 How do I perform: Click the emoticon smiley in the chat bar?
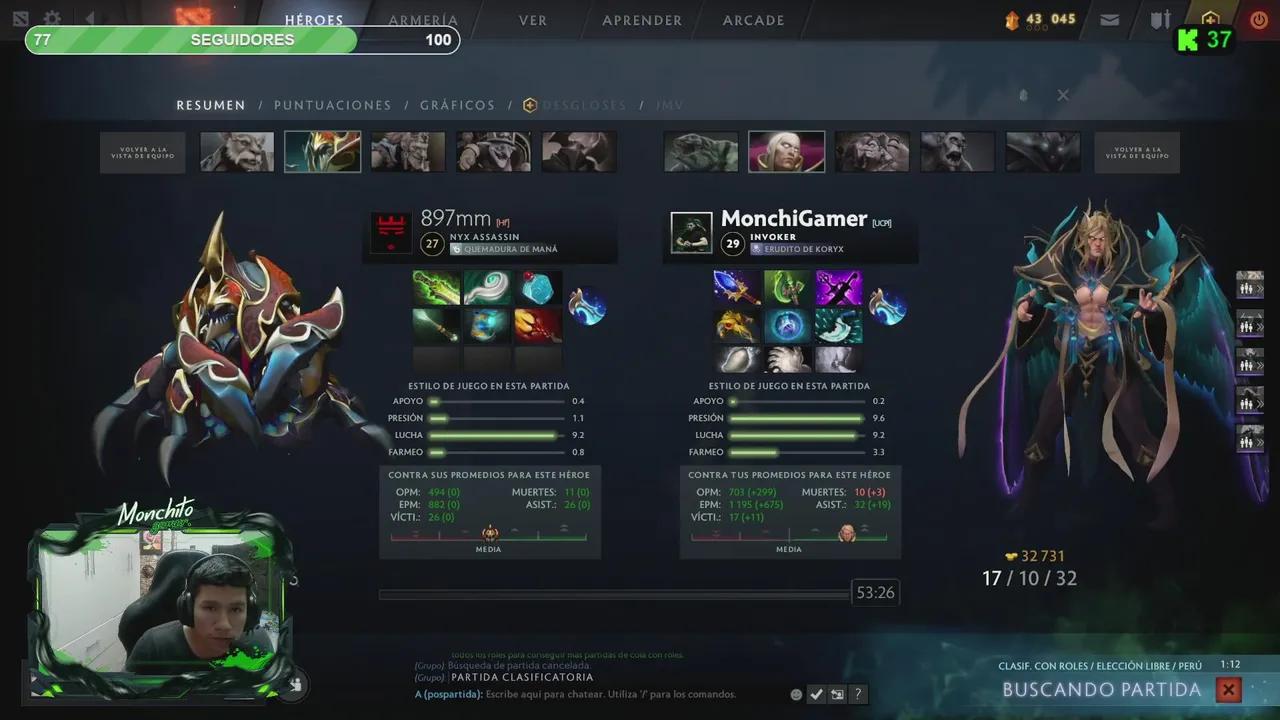(796, 694)
